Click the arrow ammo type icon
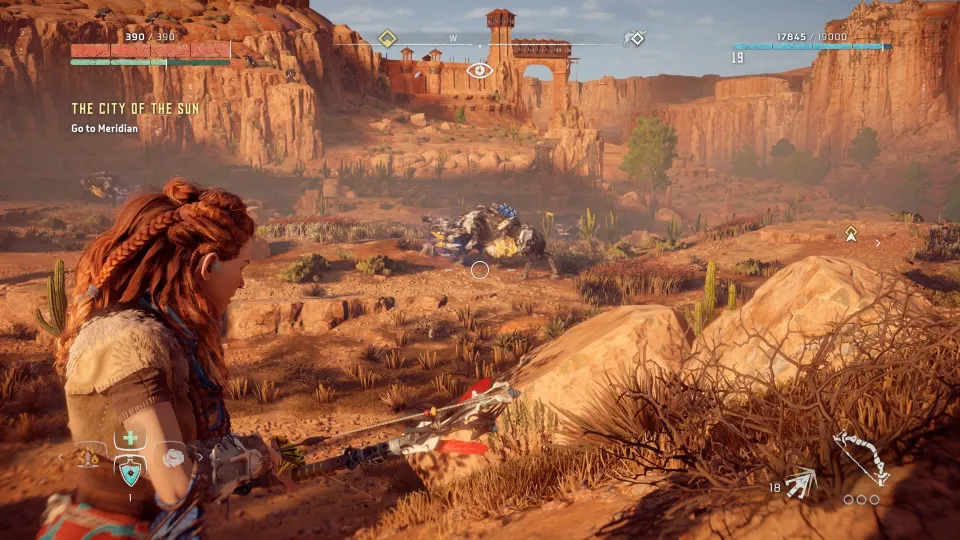This screenshot has width=960, height=540. [x=801, y=484]
